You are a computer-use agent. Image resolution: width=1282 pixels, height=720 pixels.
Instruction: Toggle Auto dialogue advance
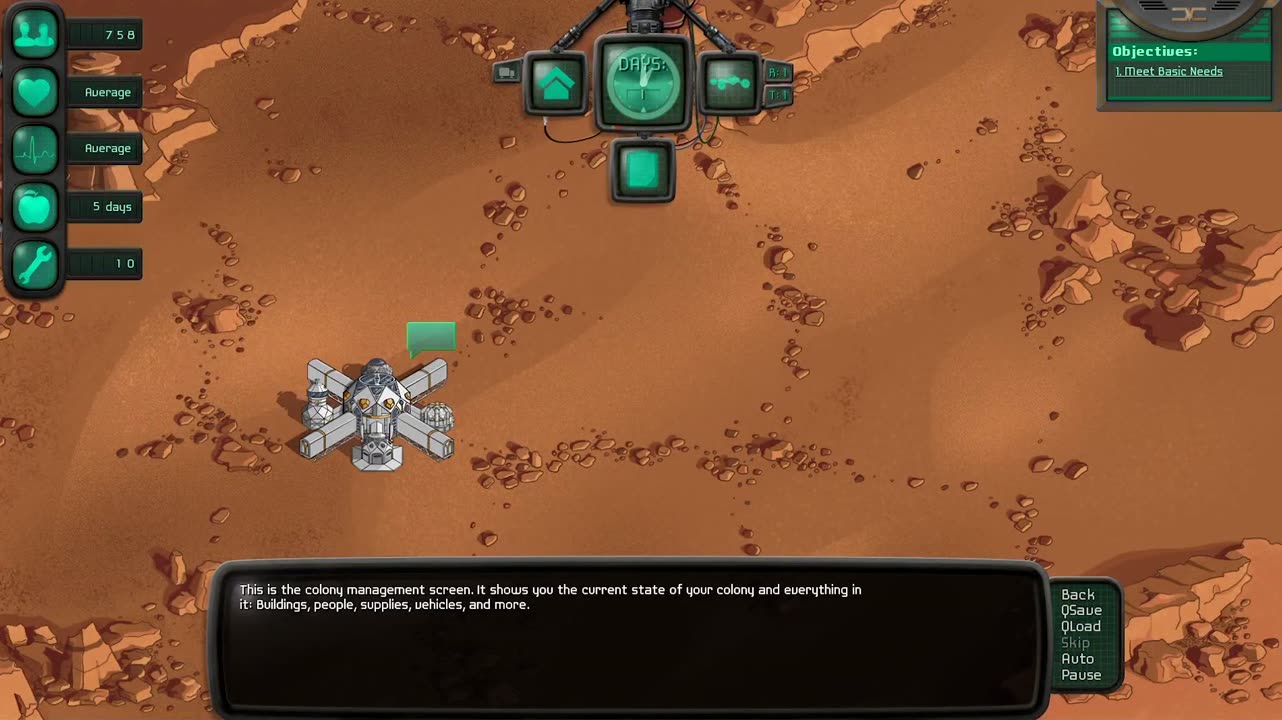coord(1078,659)
